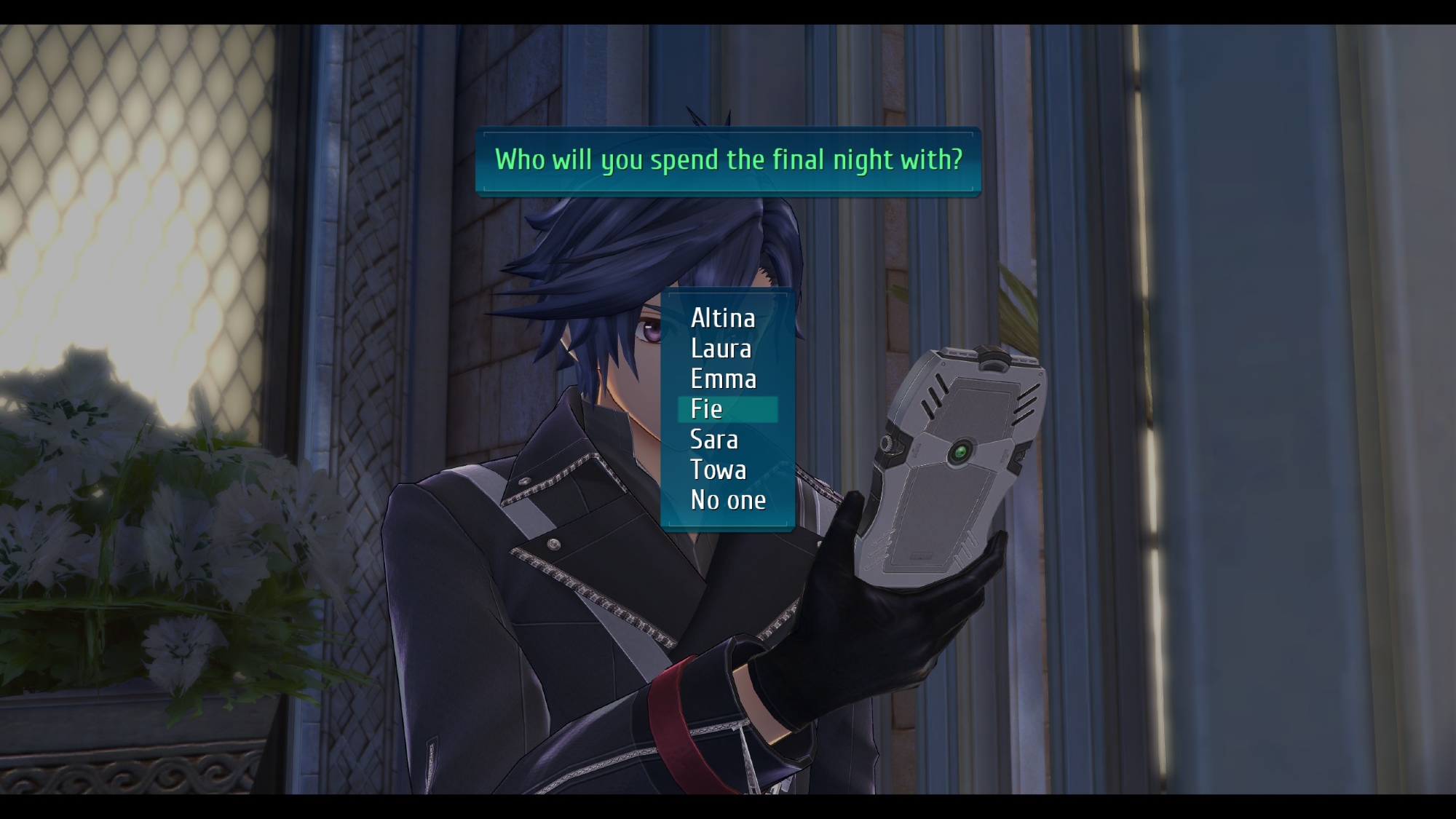The image size is (1456, 819).
Task: Choose the "No one" option
Action: coord(728,501)
